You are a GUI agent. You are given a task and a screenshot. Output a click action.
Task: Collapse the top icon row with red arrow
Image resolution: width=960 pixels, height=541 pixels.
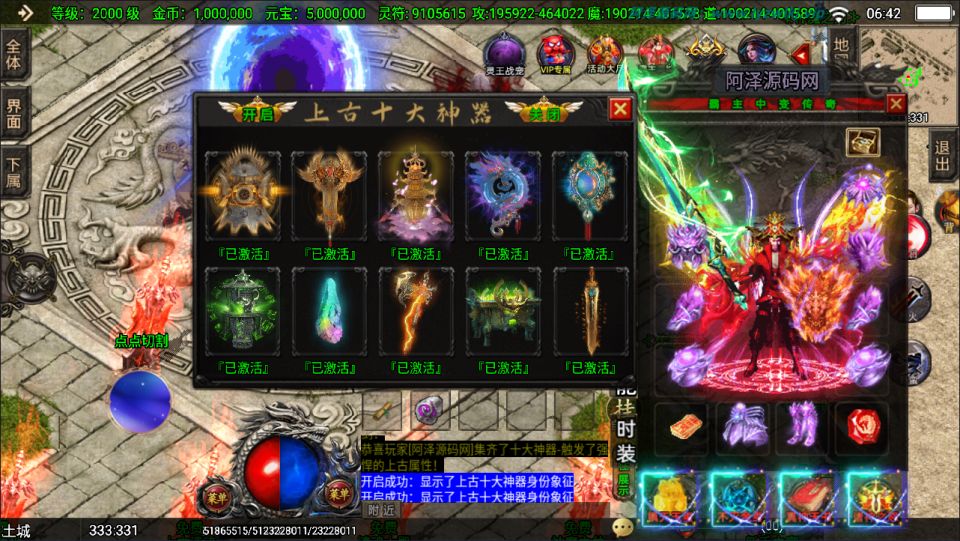pyautogui.click(x=800, y=54)
